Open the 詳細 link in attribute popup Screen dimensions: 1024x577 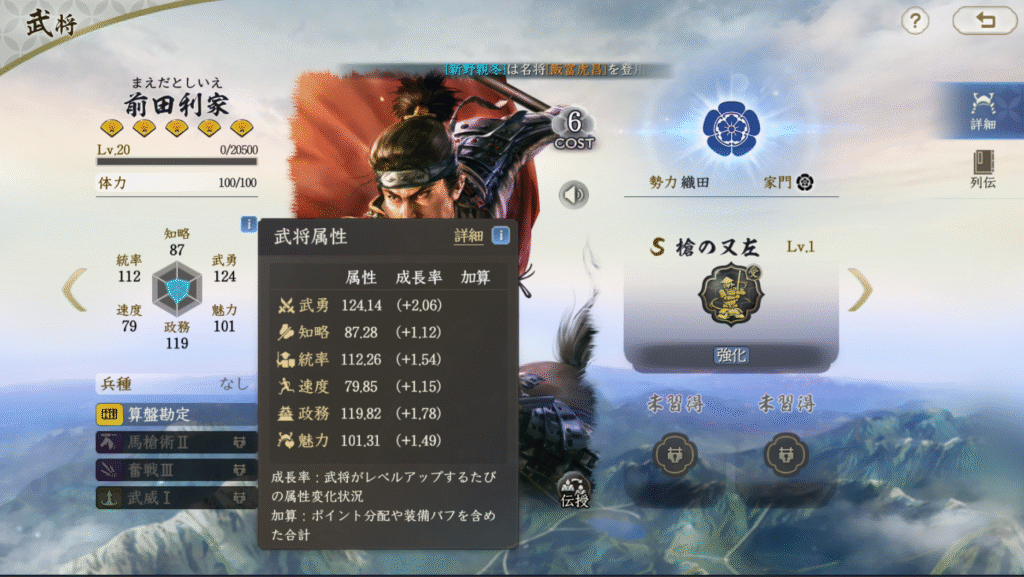click(468, 236)
